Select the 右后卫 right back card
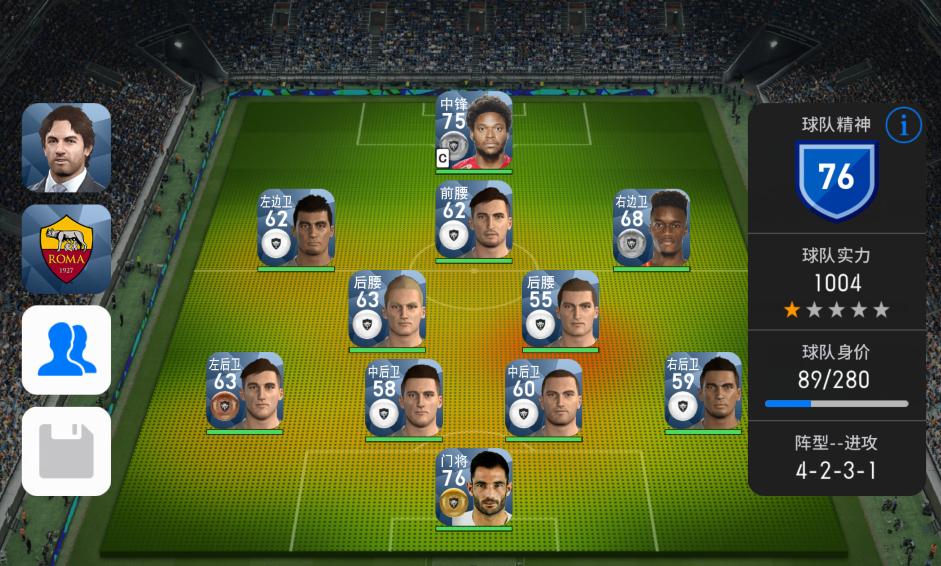941x566 pixels. tap(703, 391)
